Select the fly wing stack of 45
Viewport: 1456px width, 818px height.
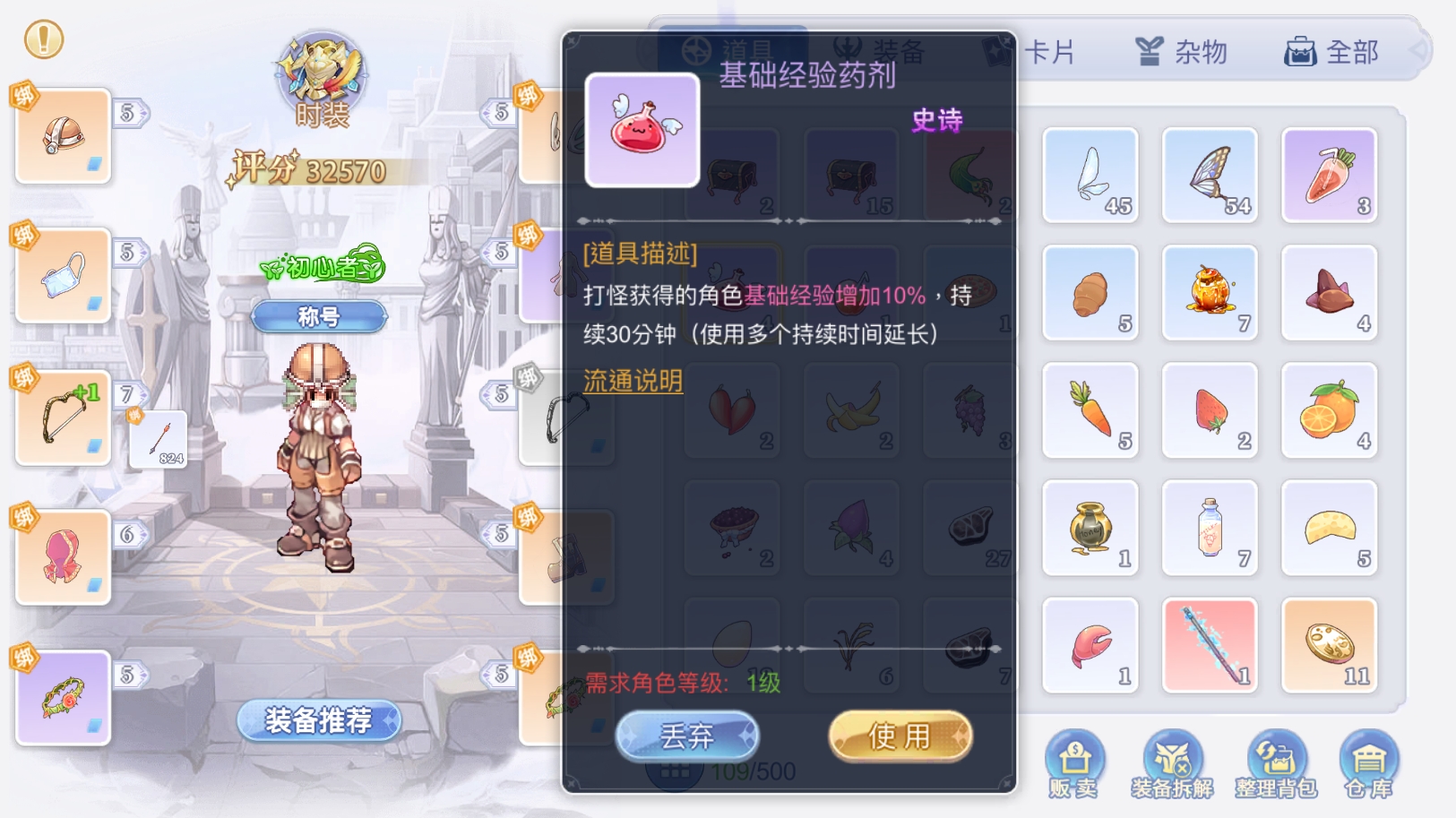tap(1090, 174)
